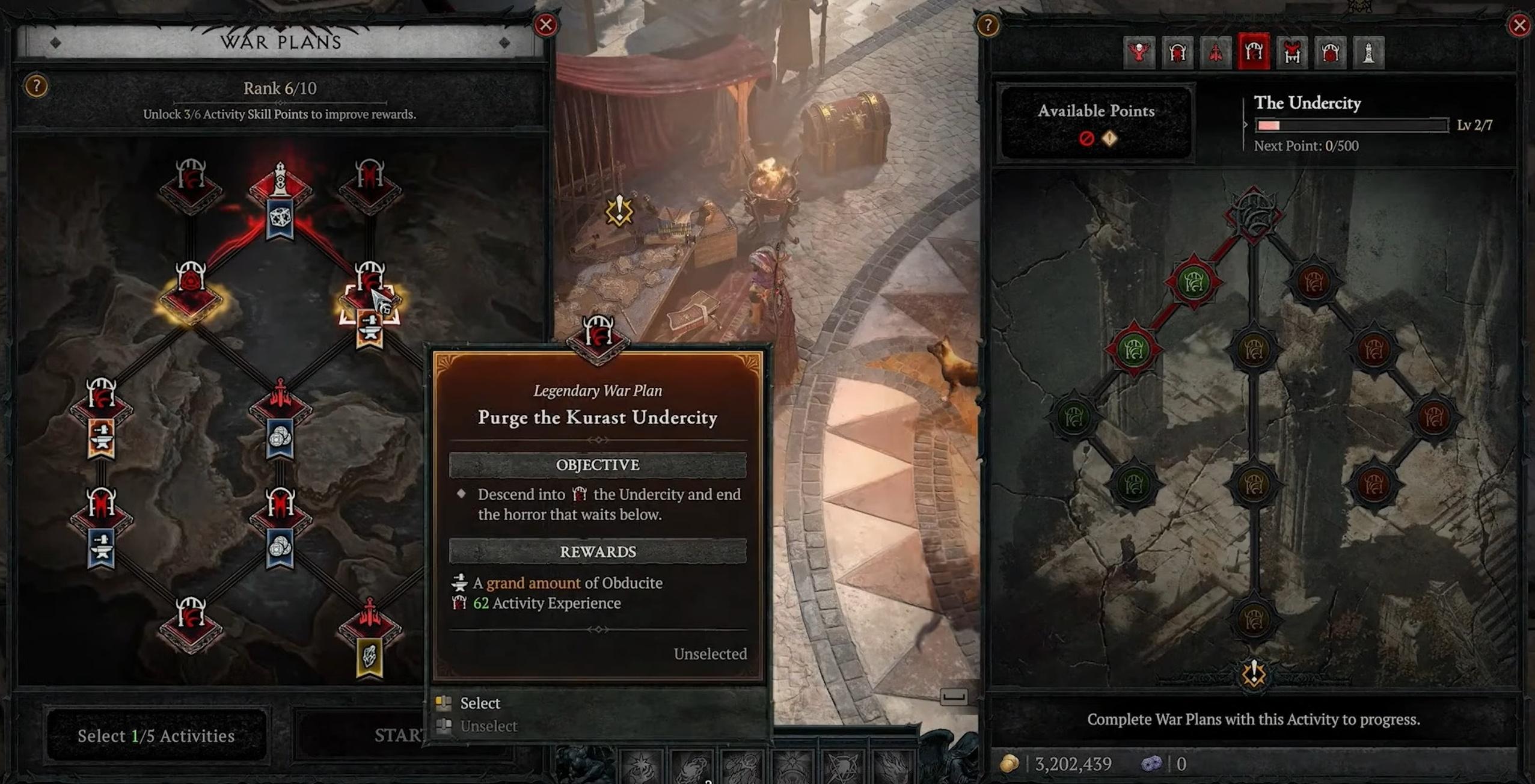
Task: Start the selected war plan activities
Action: (397, 735)
